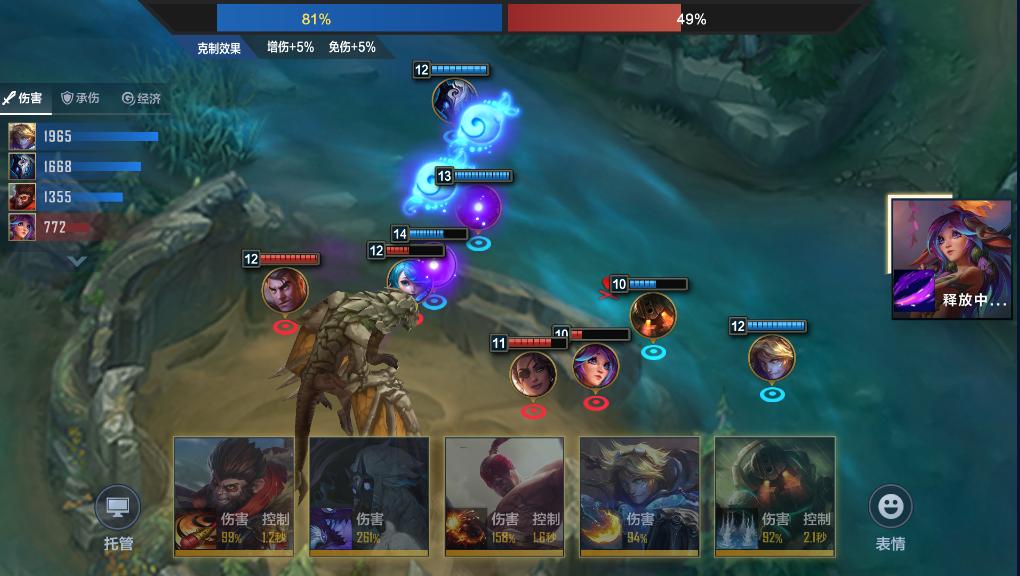Switch to the 伤害 damage tab
Image resolution: width=1020 pixels, height=576 pixels.
24,98
